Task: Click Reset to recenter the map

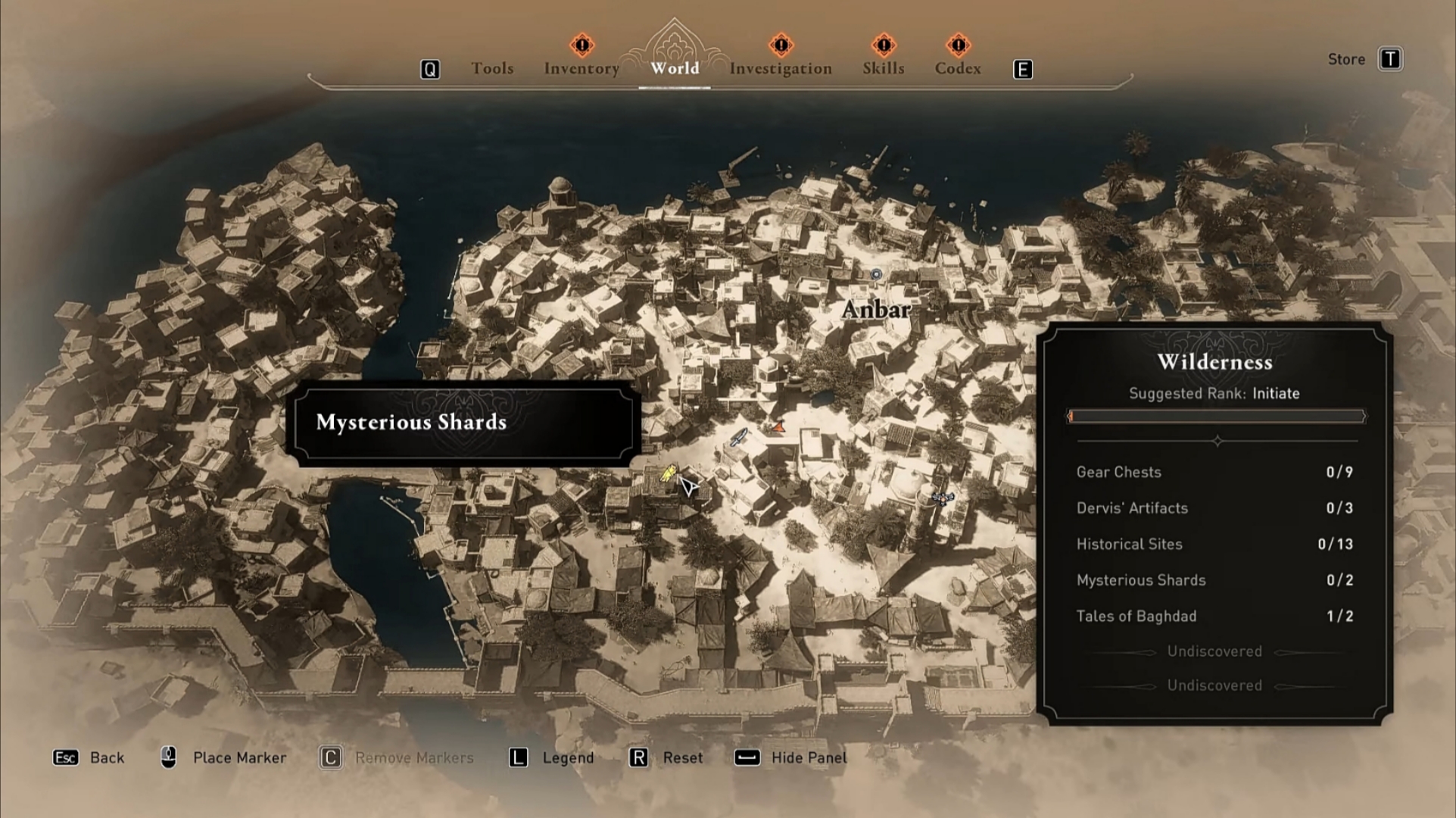Action: pos(684,757)
